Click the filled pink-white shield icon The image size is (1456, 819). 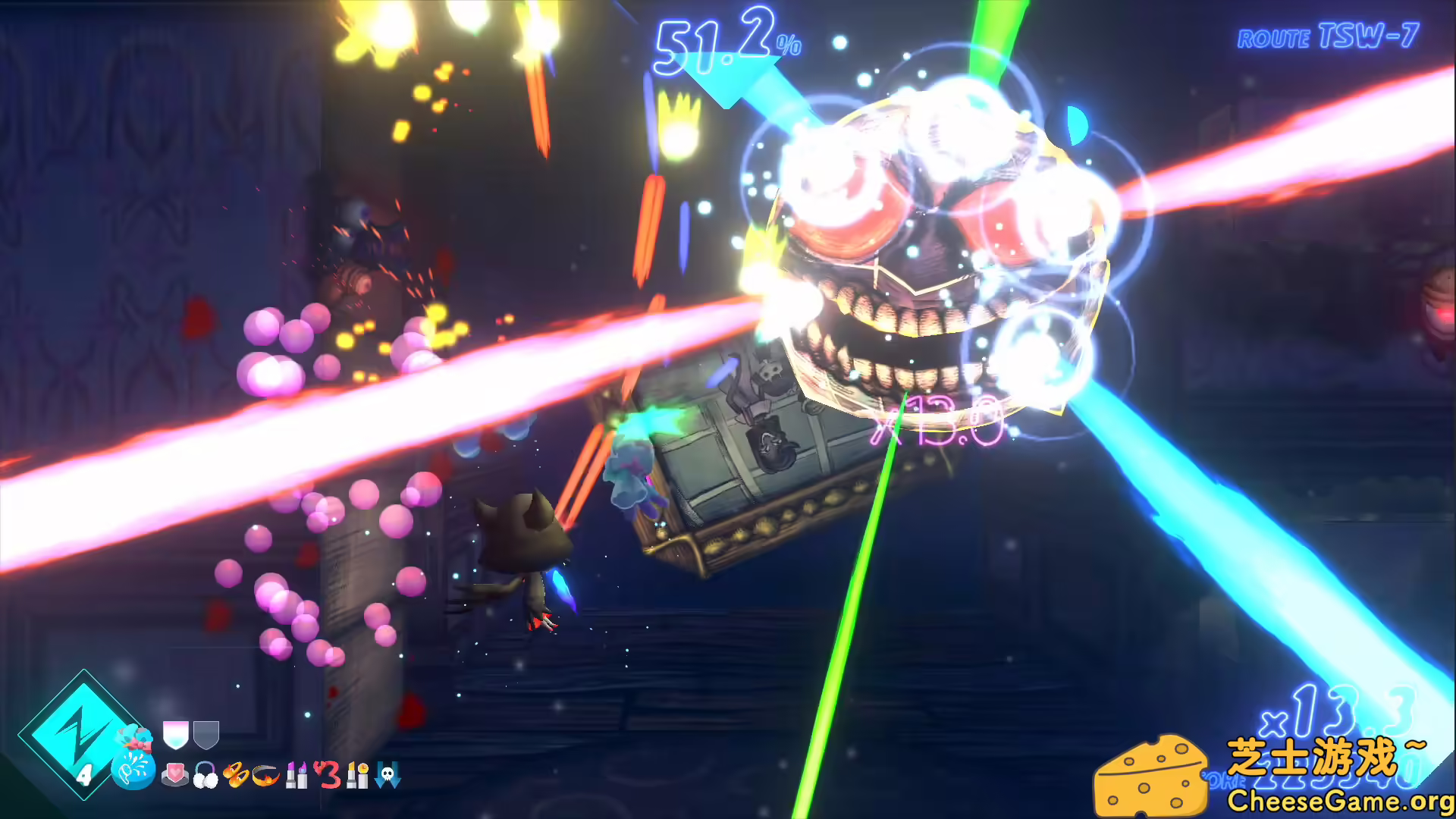point(175,734)
